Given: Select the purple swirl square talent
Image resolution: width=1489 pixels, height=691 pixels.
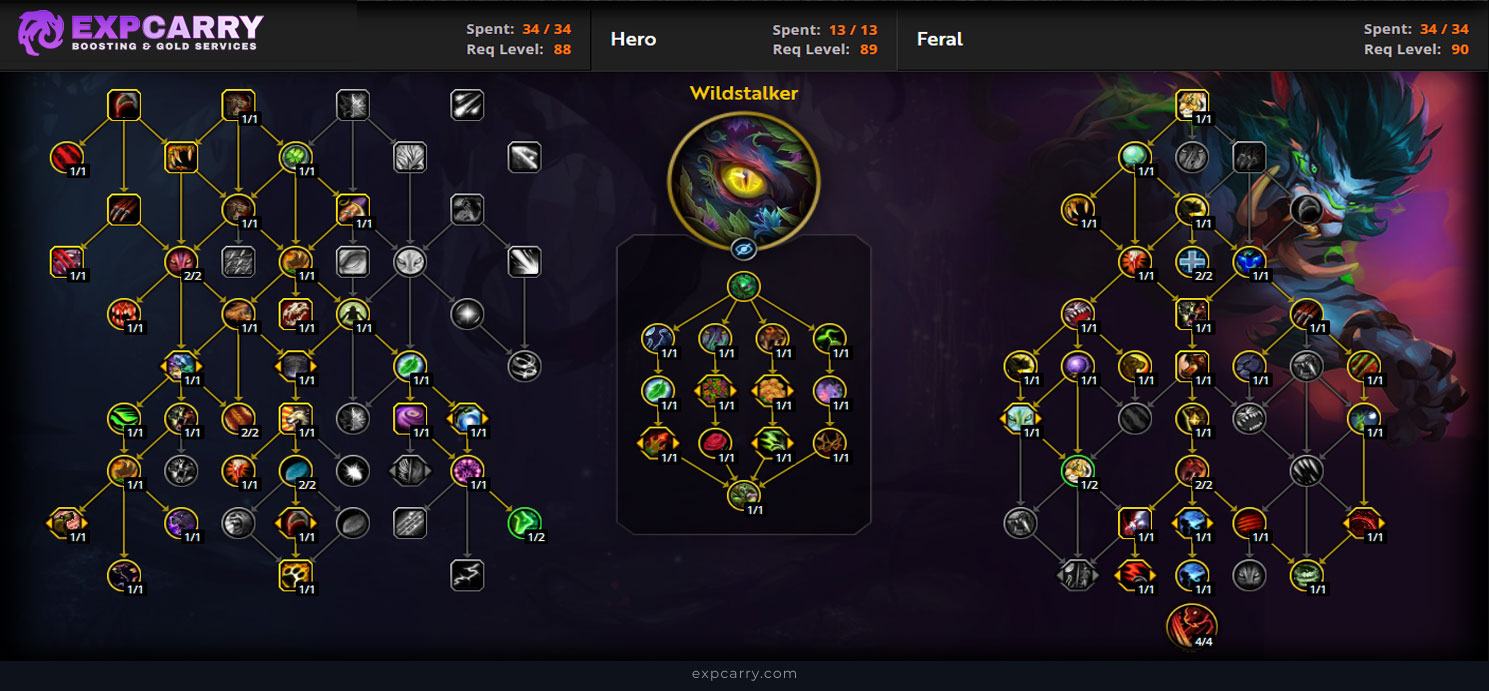Looking at the screenshot, I should pyautogui.click(x=410, y=418).
